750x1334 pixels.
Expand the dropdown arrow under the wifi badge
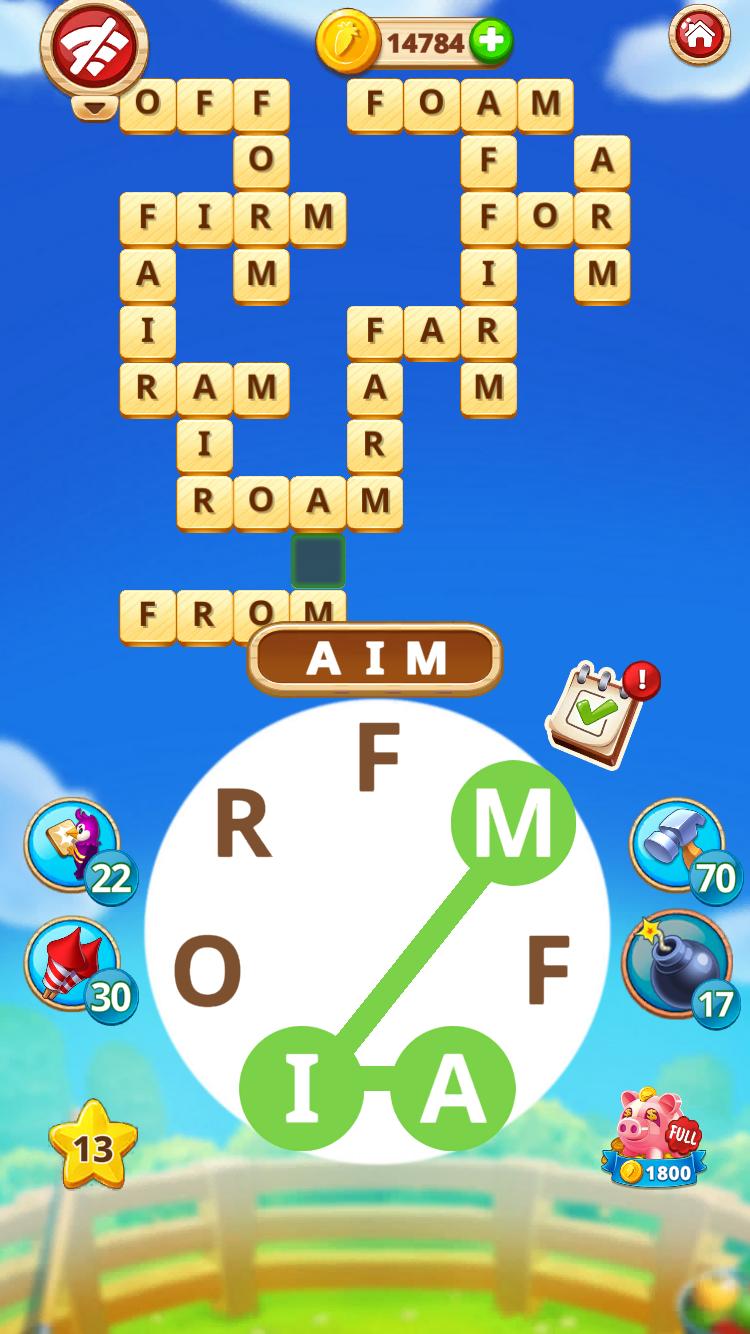coord(94,107)
